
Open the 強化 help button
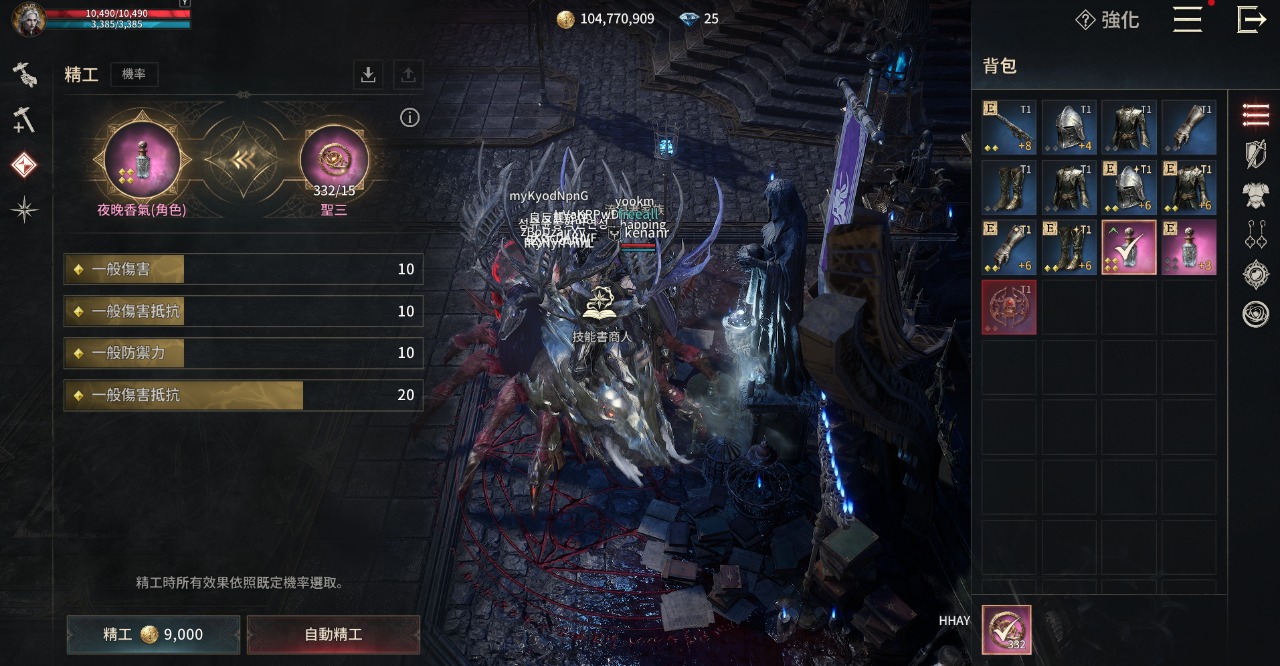1107,20
